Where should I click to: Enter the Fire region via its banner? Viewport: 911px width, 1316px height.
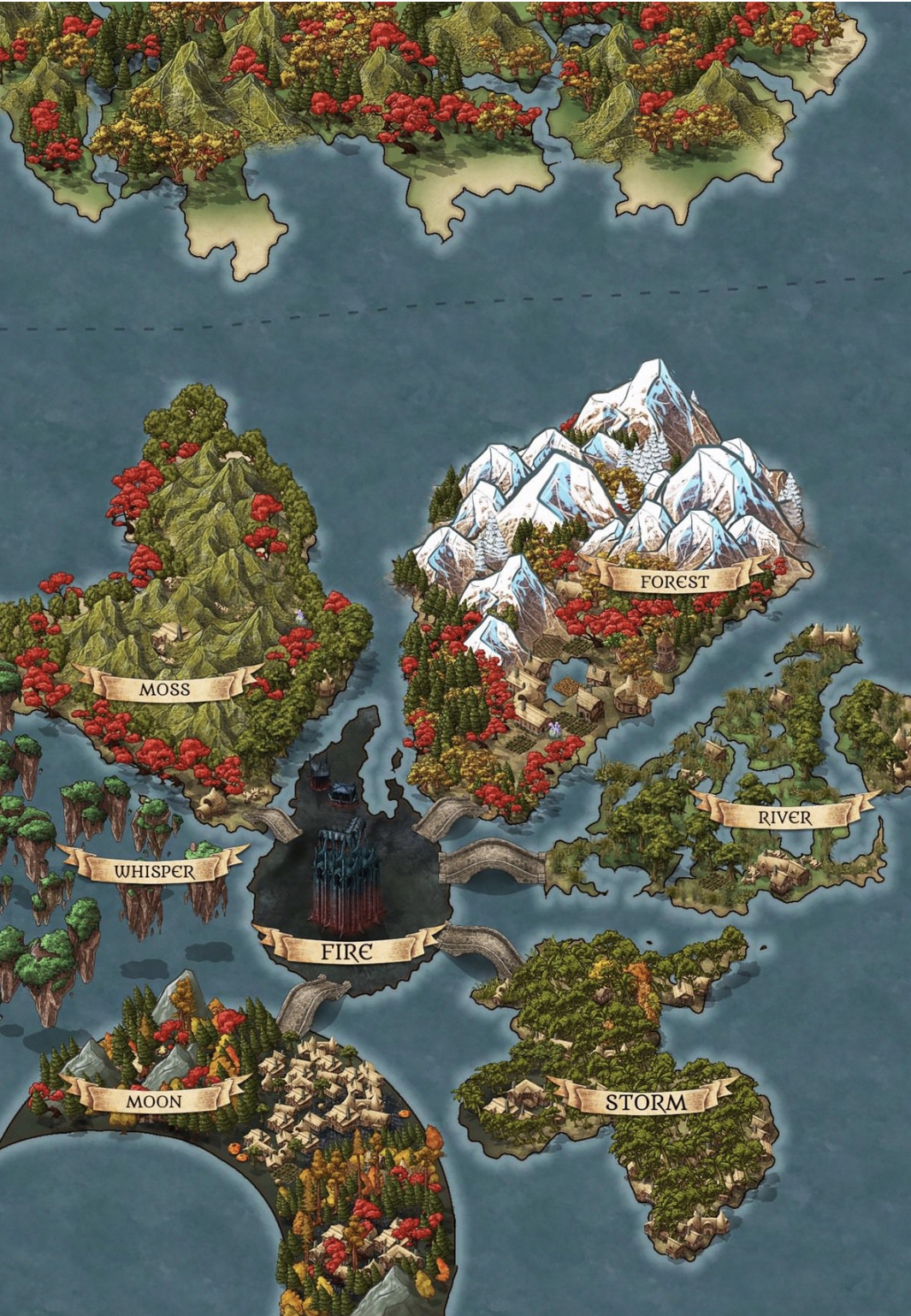click(346, 951)
